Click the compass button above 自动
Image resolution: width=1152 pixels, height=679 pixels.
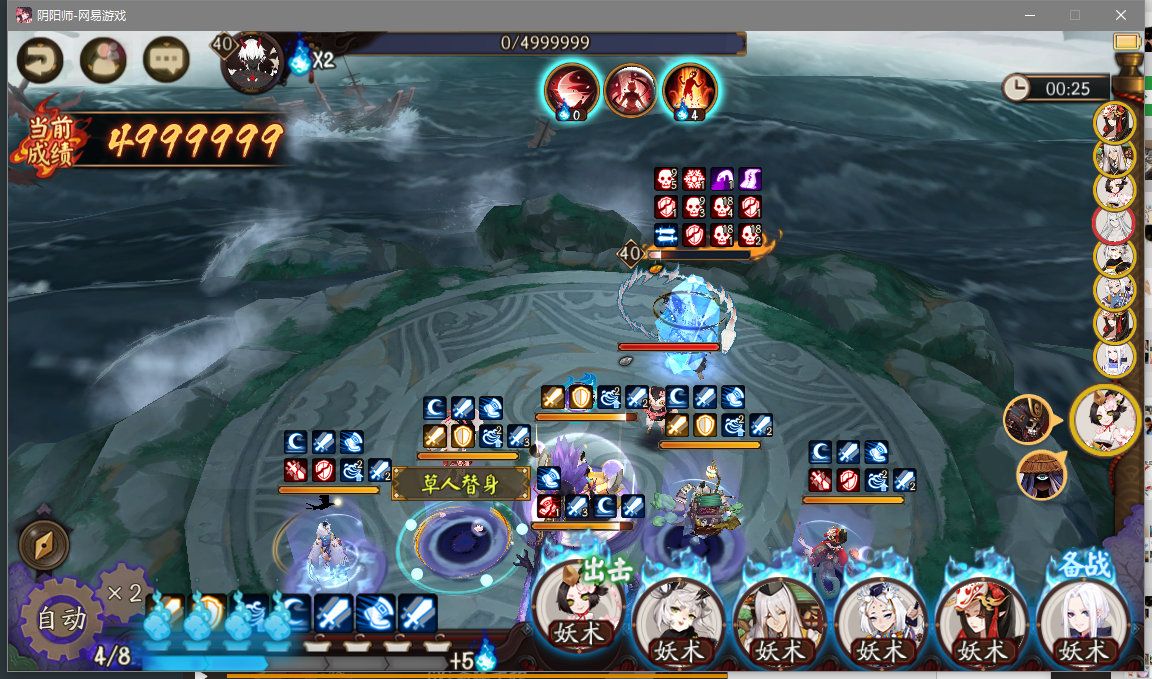tap(44, 545)
